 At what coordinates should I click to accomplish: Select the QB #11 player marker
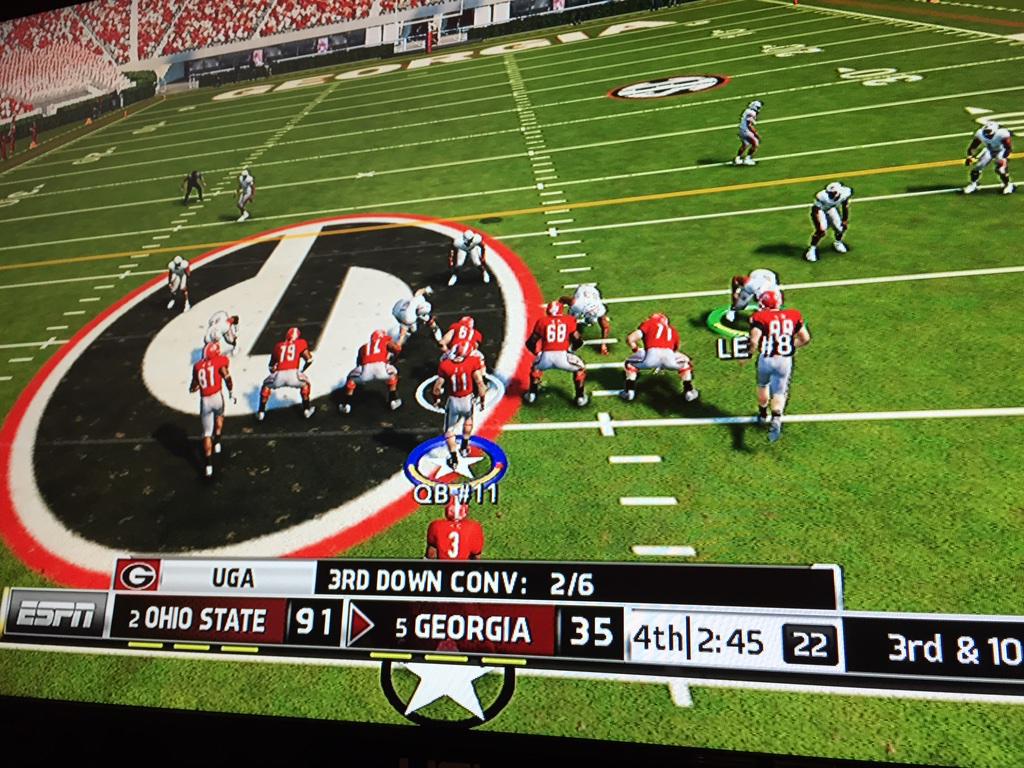tap(456, 465)
